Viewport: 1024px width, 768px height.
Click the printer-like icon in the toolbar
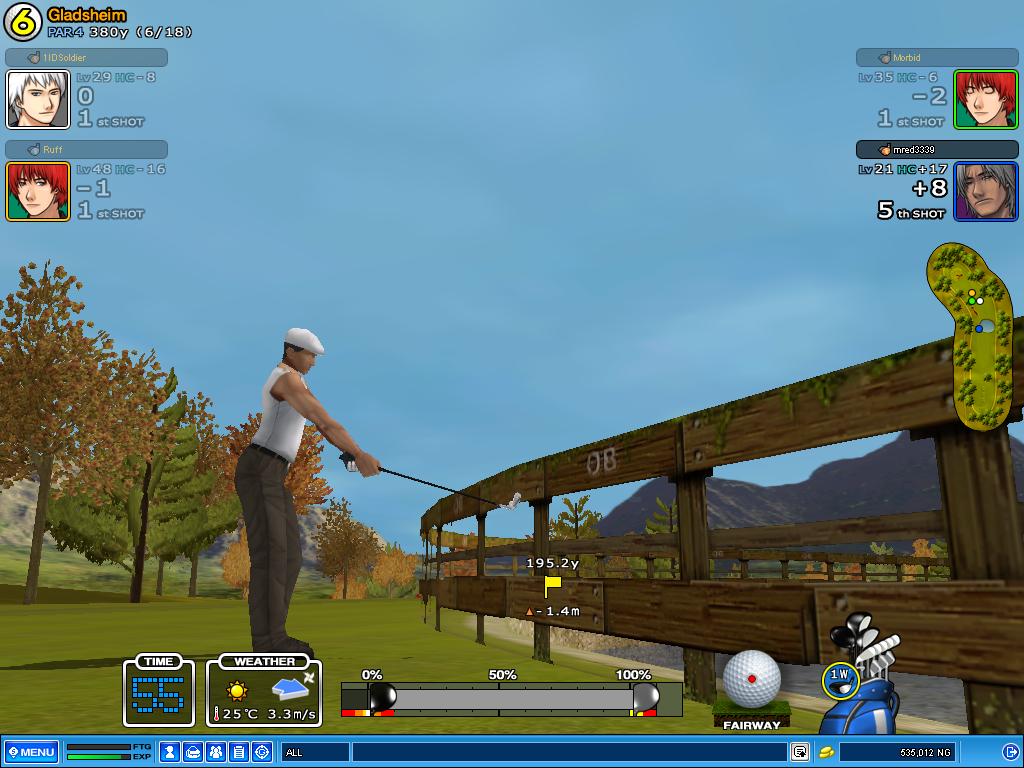(194, 752)
